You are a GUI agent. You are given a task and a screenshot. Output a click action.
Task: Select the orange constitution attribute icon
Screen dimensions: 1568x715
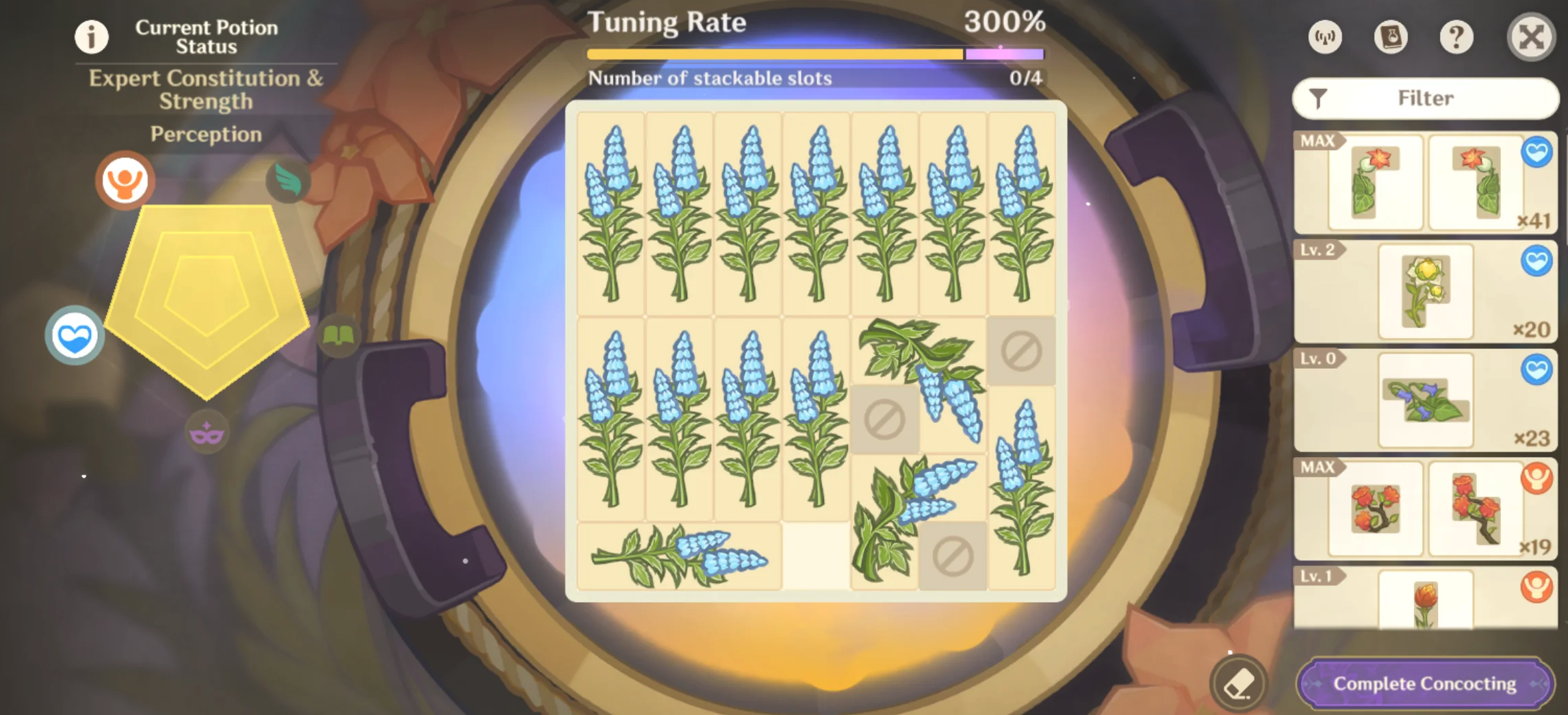coord(125,179)
